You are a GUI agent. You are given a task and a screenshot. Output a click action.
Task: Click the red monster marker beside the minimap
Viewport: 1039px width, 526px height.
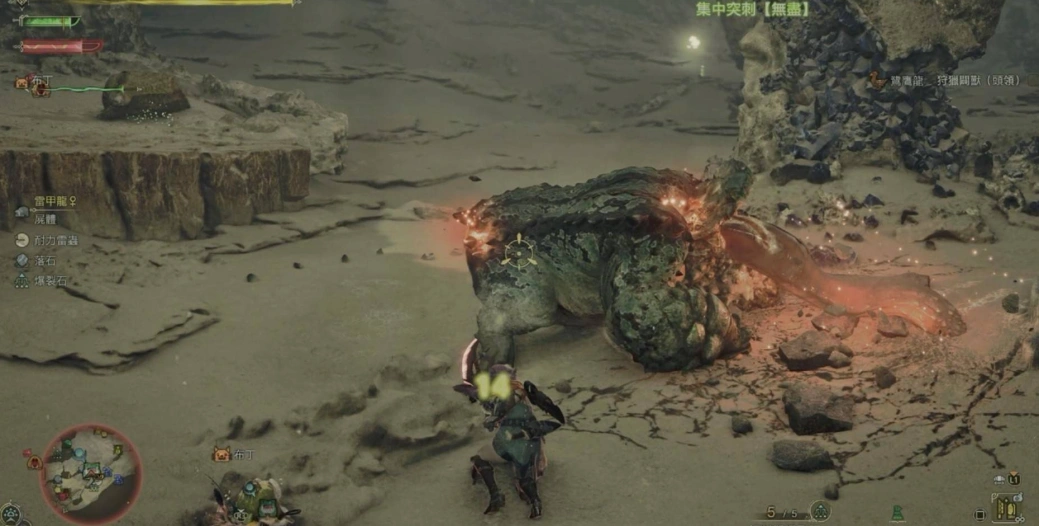coord(34,462)
